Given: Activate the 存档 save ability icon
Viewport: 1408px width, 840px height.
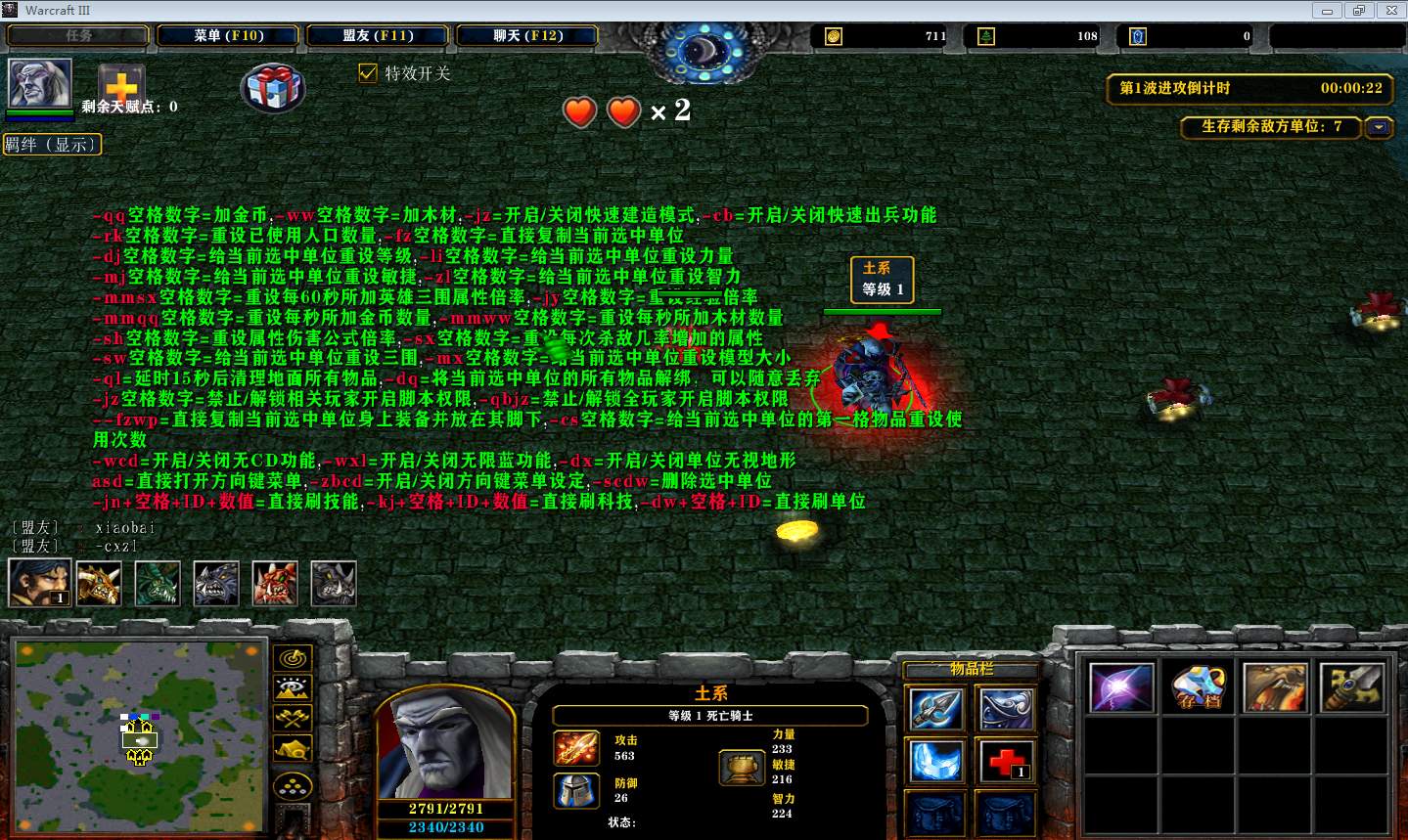Looking at the screenshot, I should tap(1199, 687).
